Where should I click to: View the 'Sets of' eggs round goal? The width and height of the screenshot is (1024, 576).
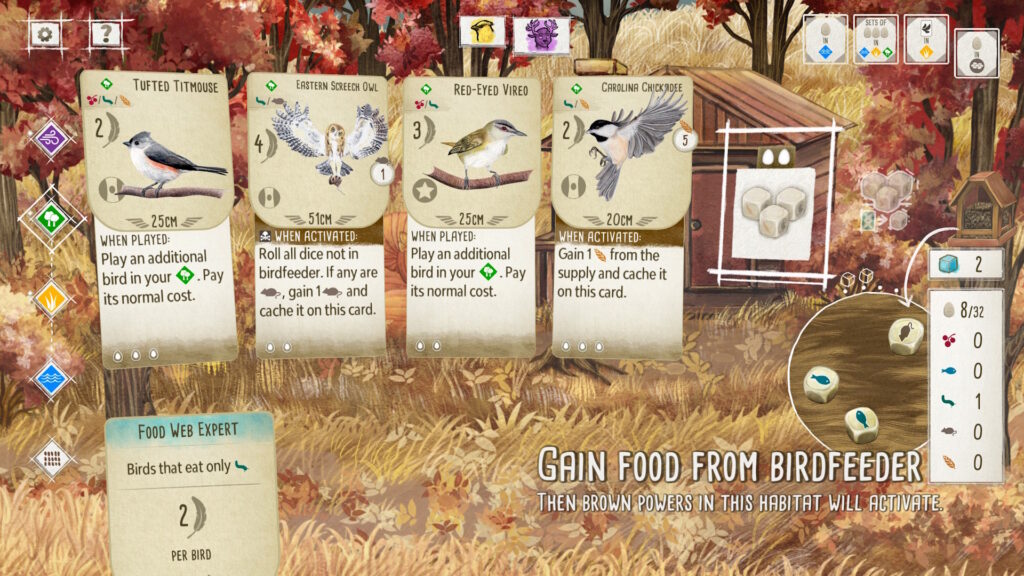point(875,39)
